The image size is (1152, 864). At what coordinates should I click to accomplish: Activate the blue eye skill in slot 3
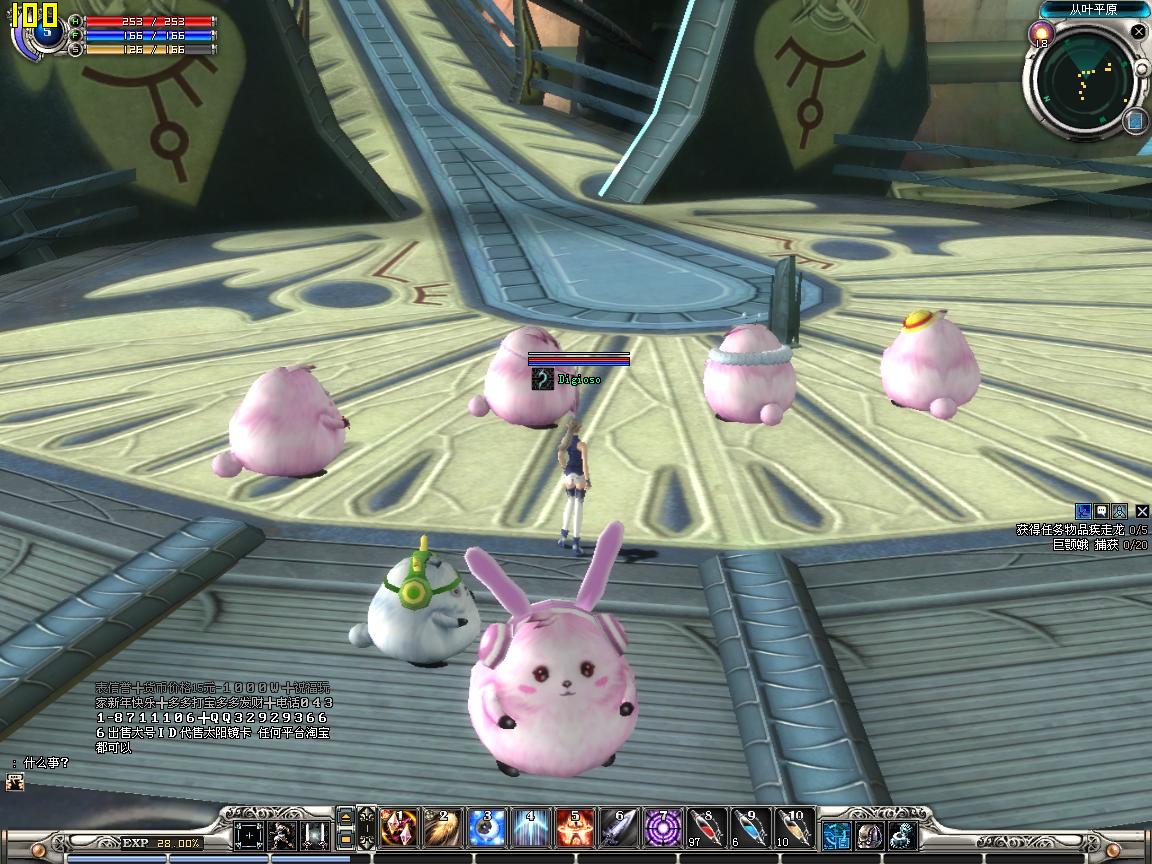click(487, 828)
